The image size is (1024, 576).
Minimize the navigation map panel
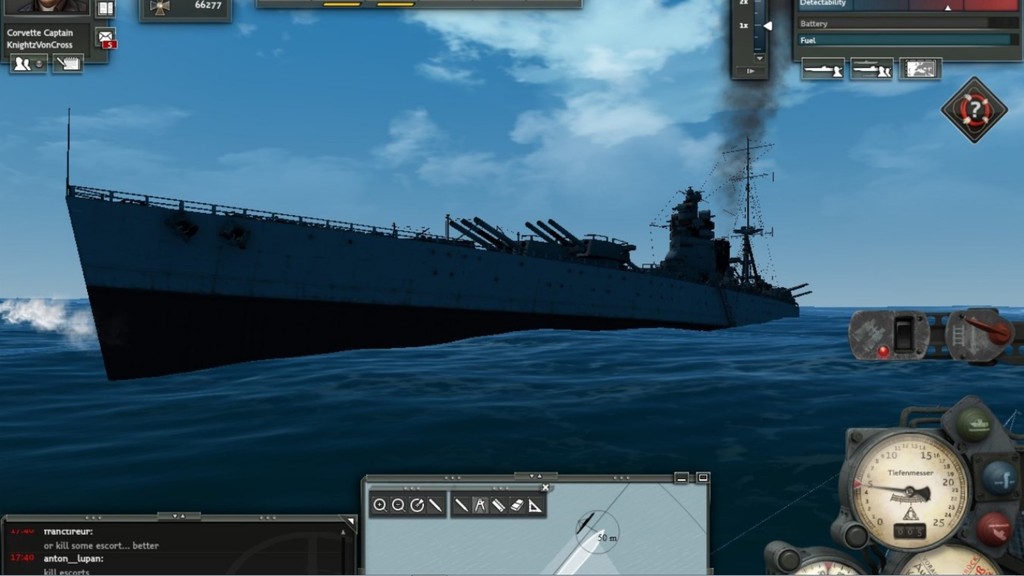[682, 478]
